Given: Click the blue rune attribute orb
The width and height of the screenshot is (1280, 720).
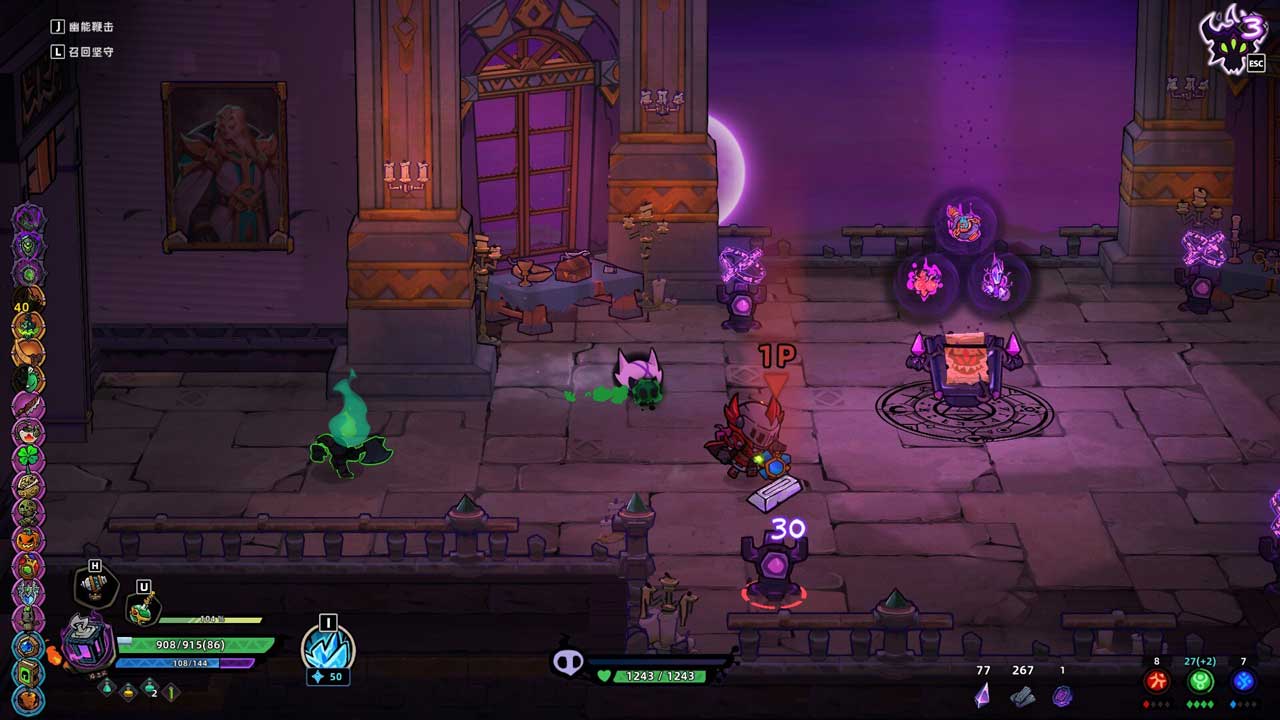Looking at the screenshot, I should coord(1243,682).
